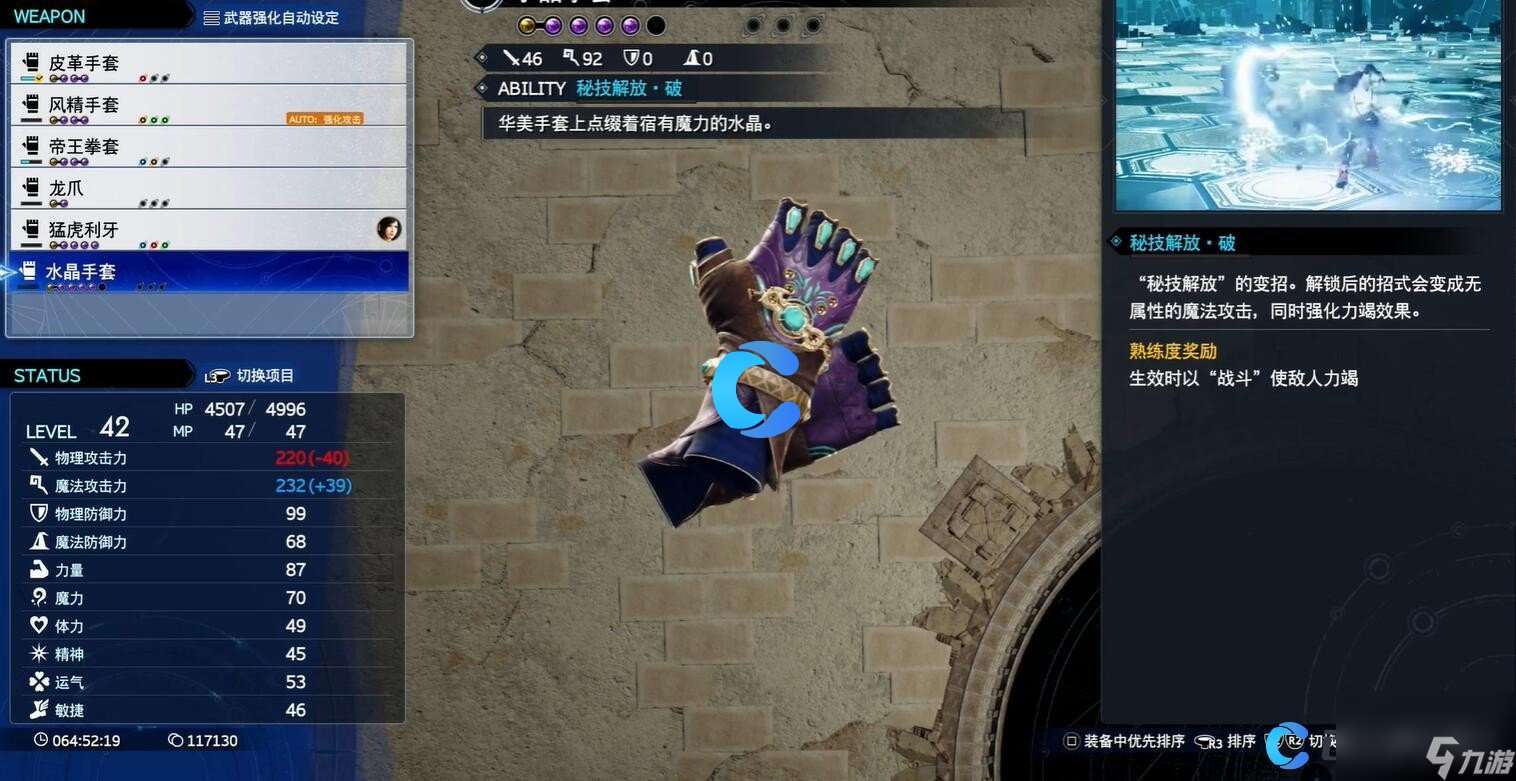Switch to the STATUS tab
Screen dimensions: 1516x781
[x=48, y=376]
